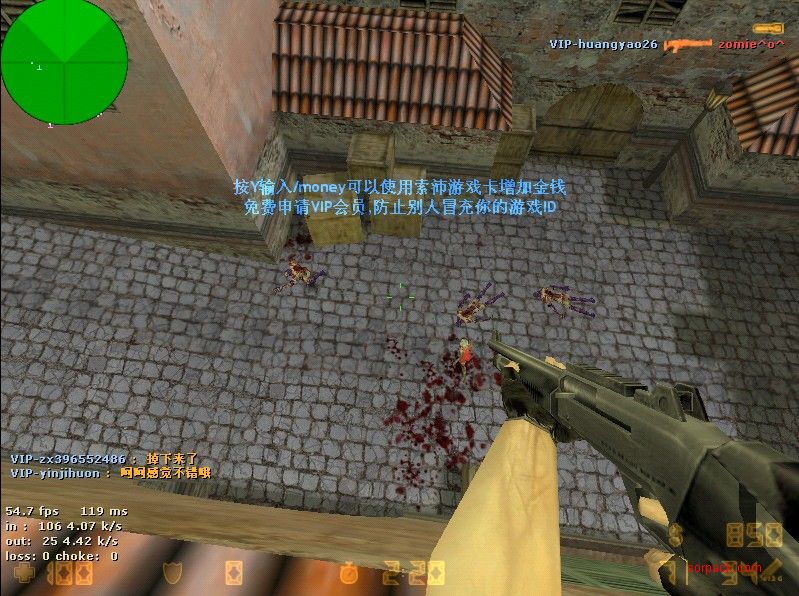Screen dimensions: 799x596
Task: Click the money dollar sign icon
Action: coord(677,533)
